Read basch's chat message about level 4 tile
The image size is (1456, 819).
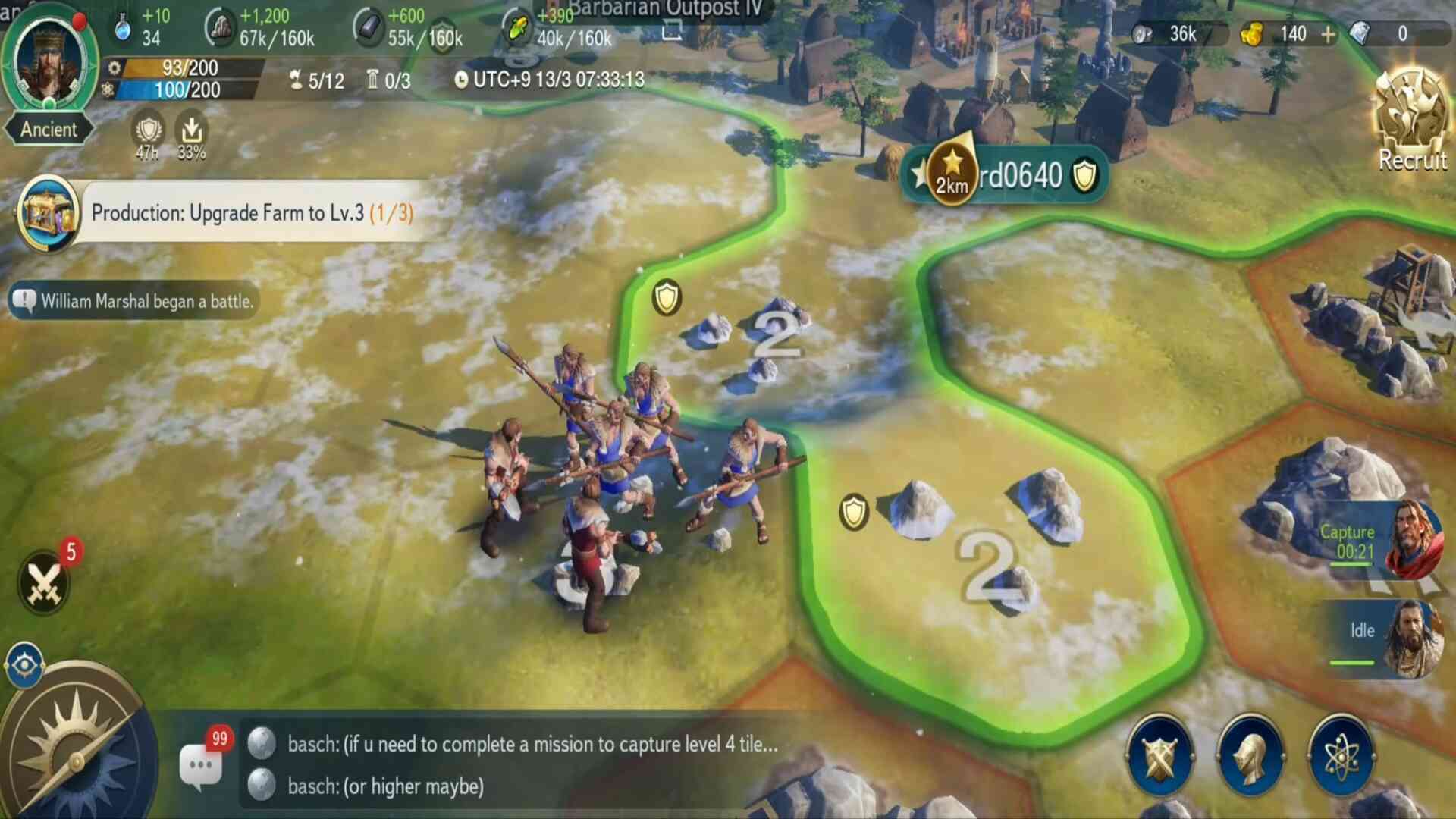tap(531, 744)
